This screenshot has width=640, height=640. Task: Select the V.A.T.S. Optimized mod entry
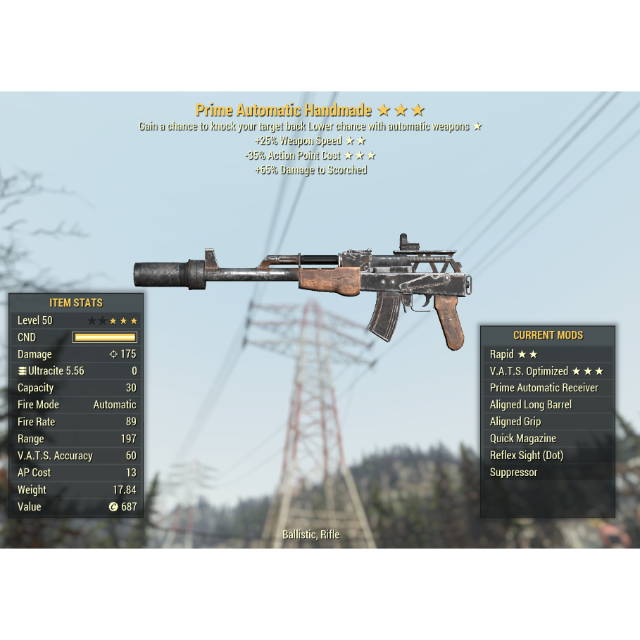(x=546, y=371)
